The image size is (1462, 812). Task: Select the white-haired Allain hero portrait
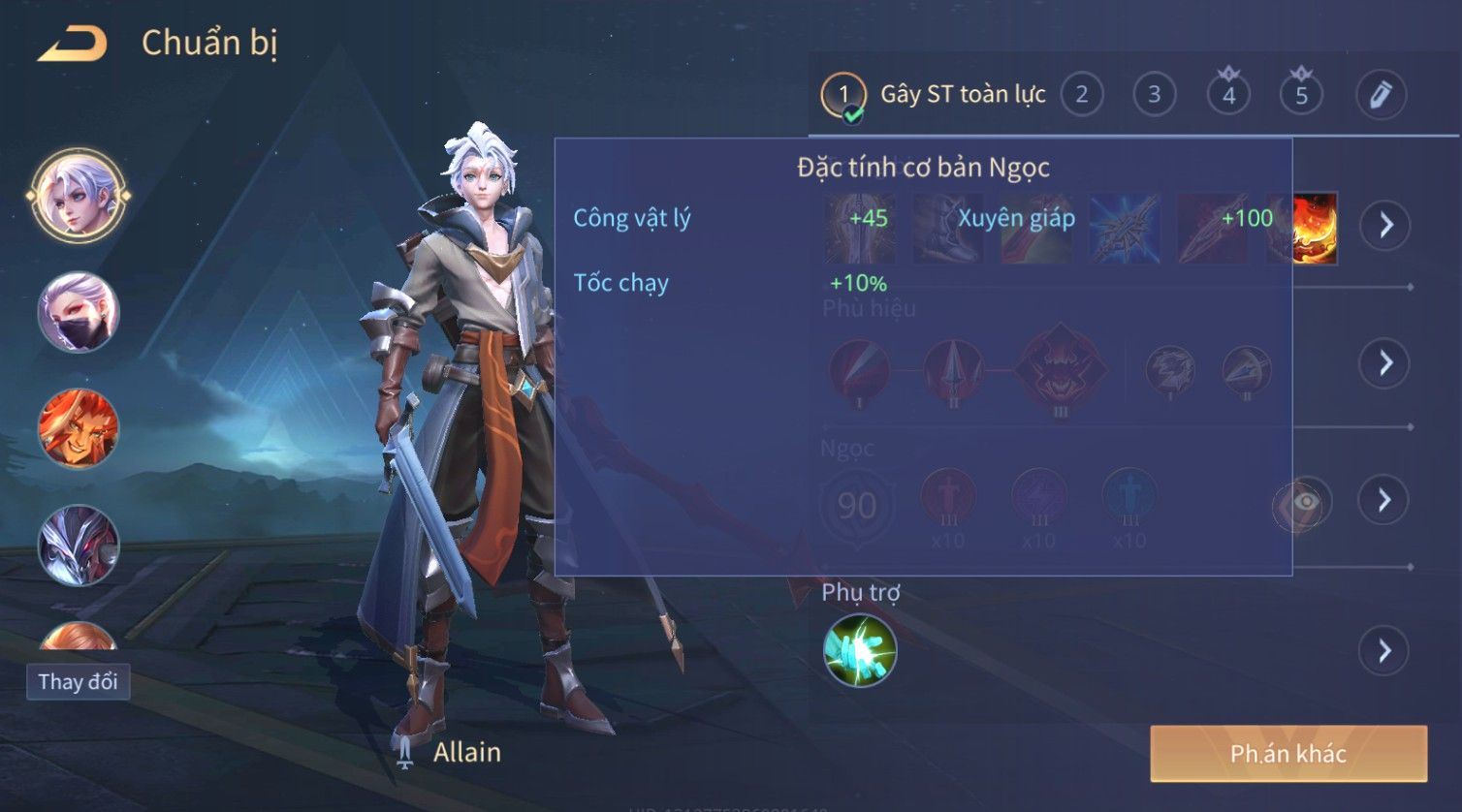[x=78, y=196]
